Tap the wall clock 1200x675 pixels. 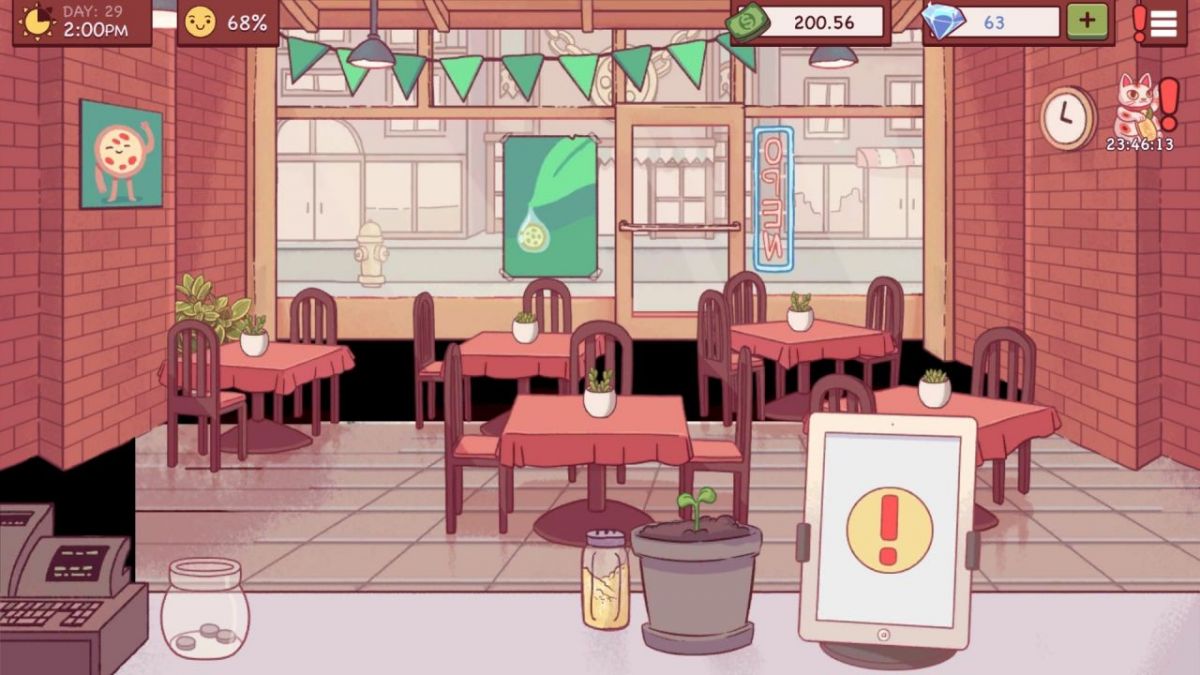(1067, 118)
